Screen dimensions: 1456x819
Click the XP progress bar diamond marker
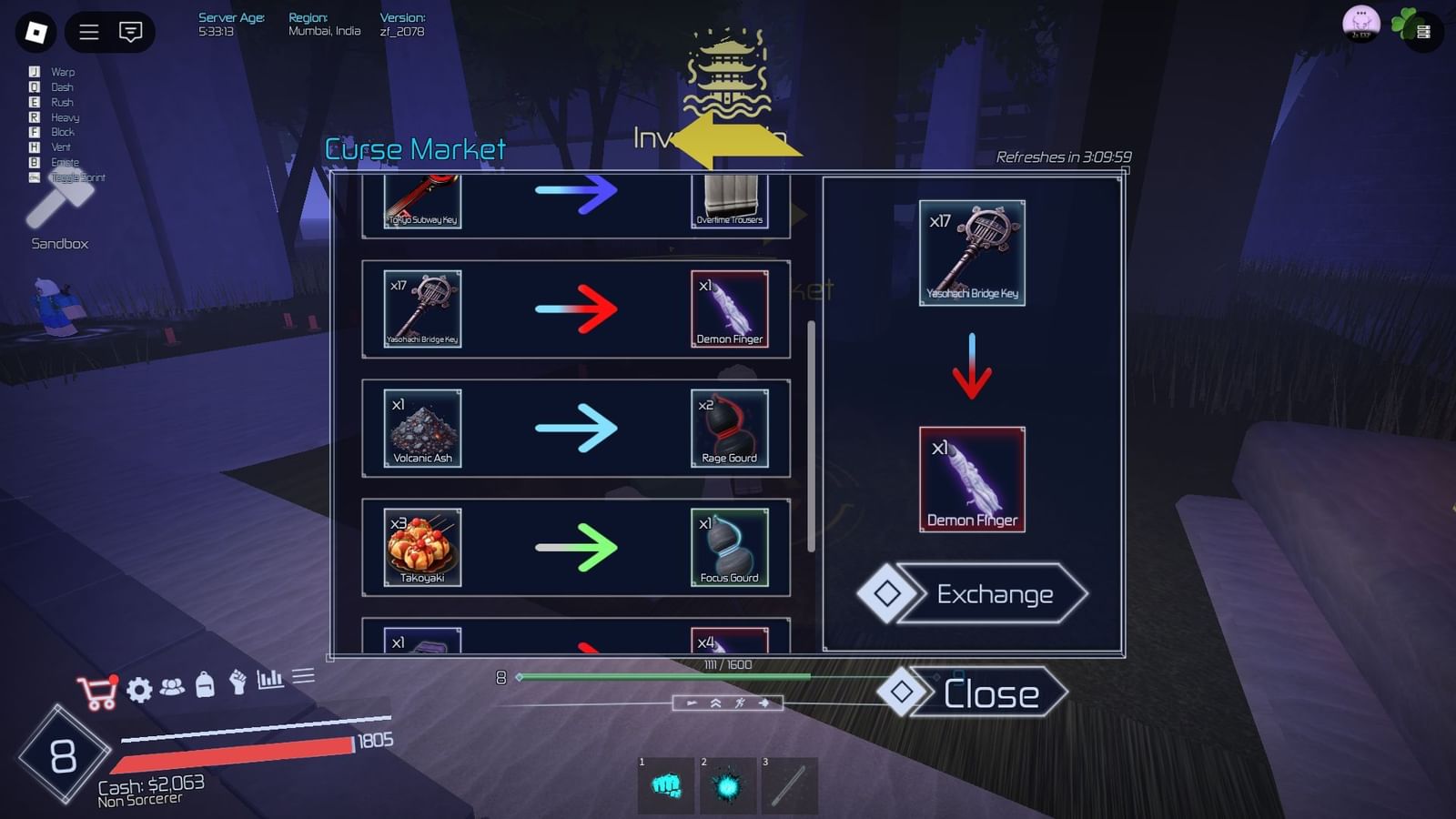(520, 677)
